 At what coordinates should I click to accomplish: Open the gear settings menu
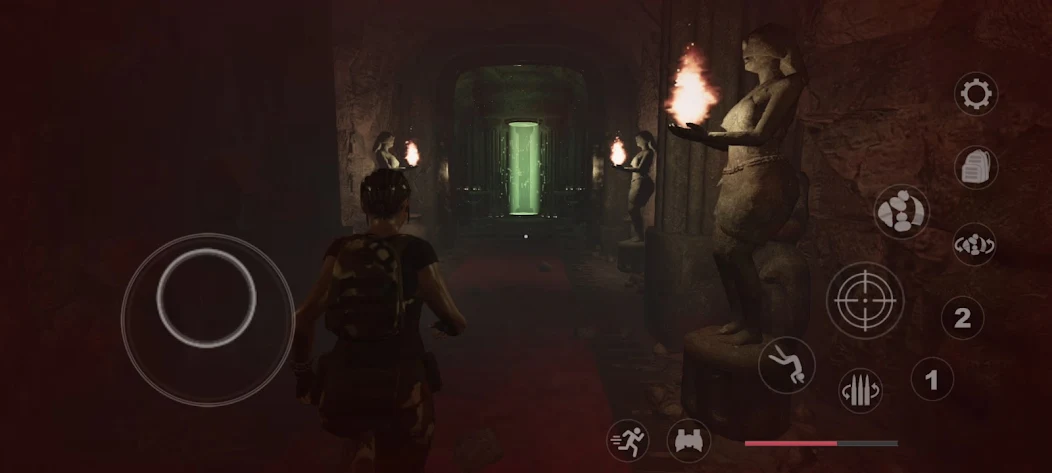pyautogui.click(x=975, y=95)
